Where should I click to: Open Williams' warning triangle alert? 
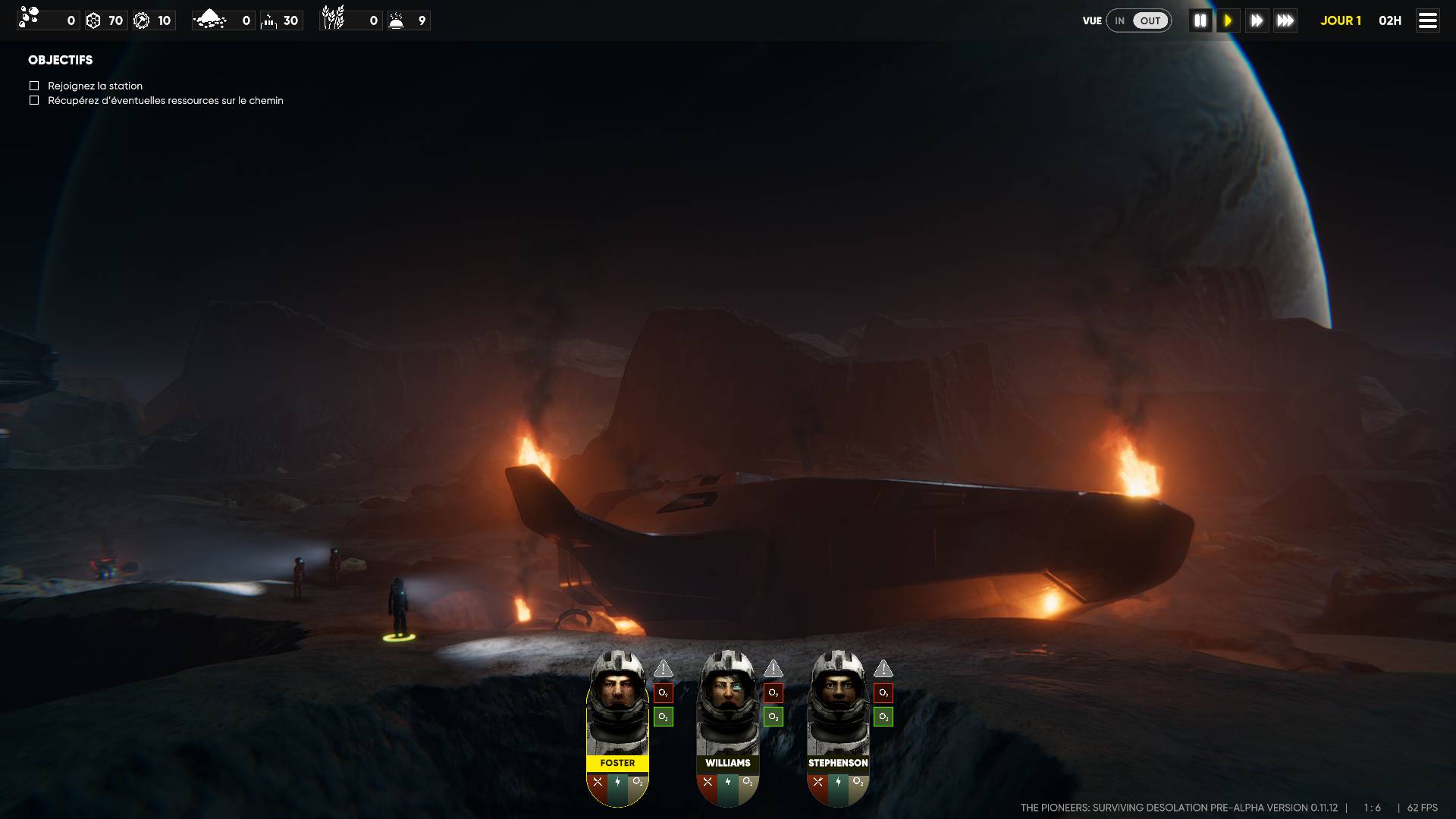(x=773, y=668)
